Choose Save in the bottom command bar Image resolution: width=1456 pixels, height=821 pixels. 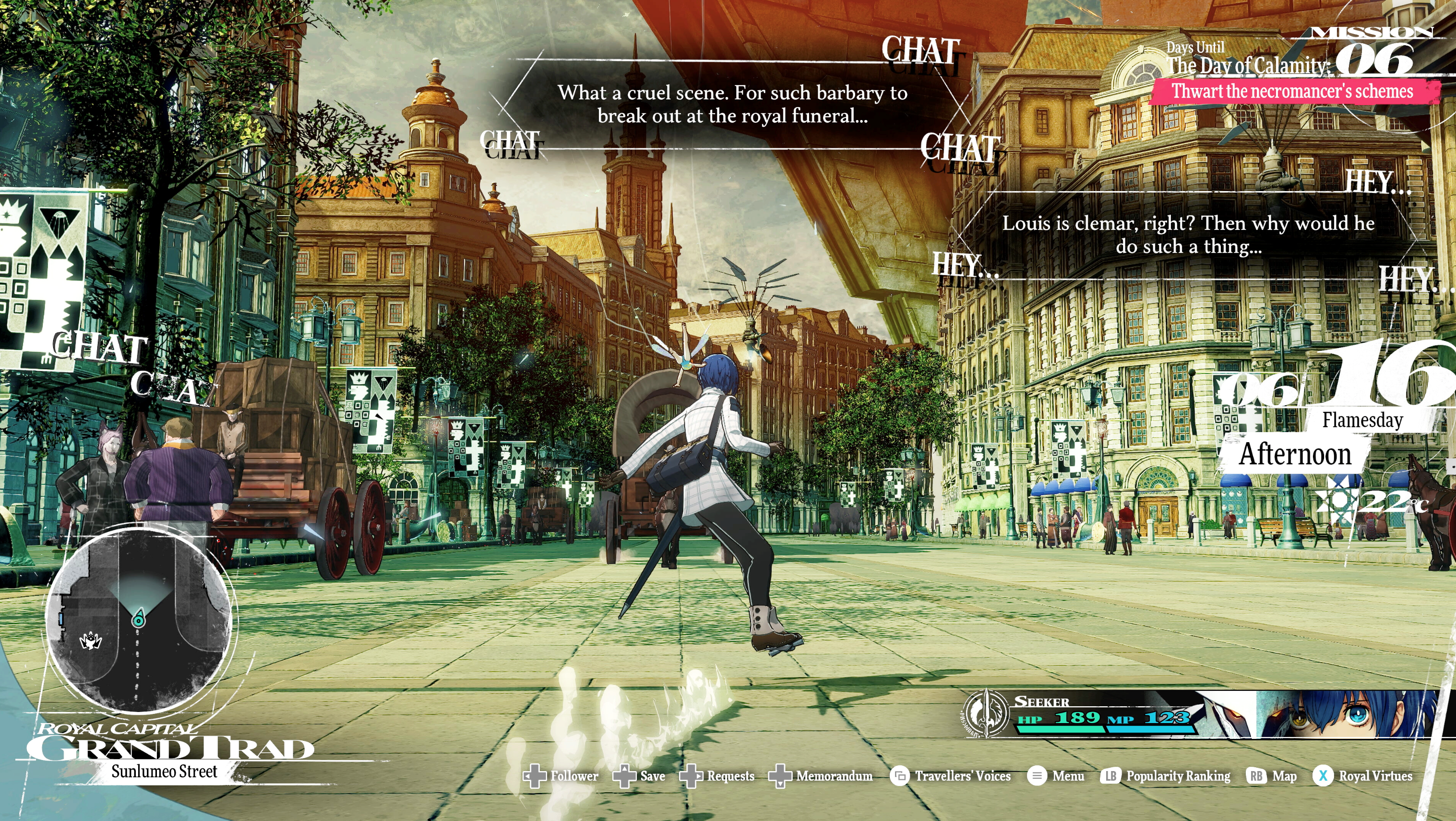click(x=640, y=776)
